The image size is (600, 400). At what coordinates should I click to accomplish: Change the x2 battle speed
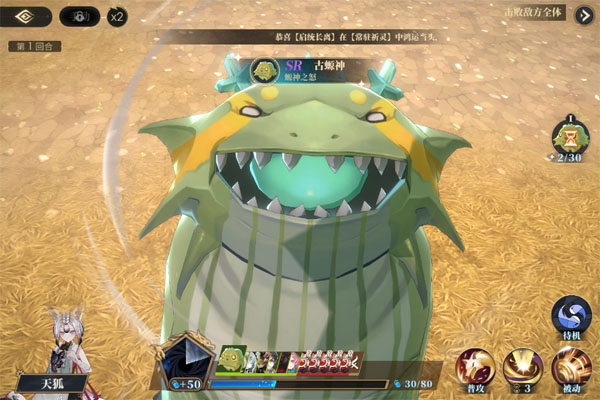point(116,16)
